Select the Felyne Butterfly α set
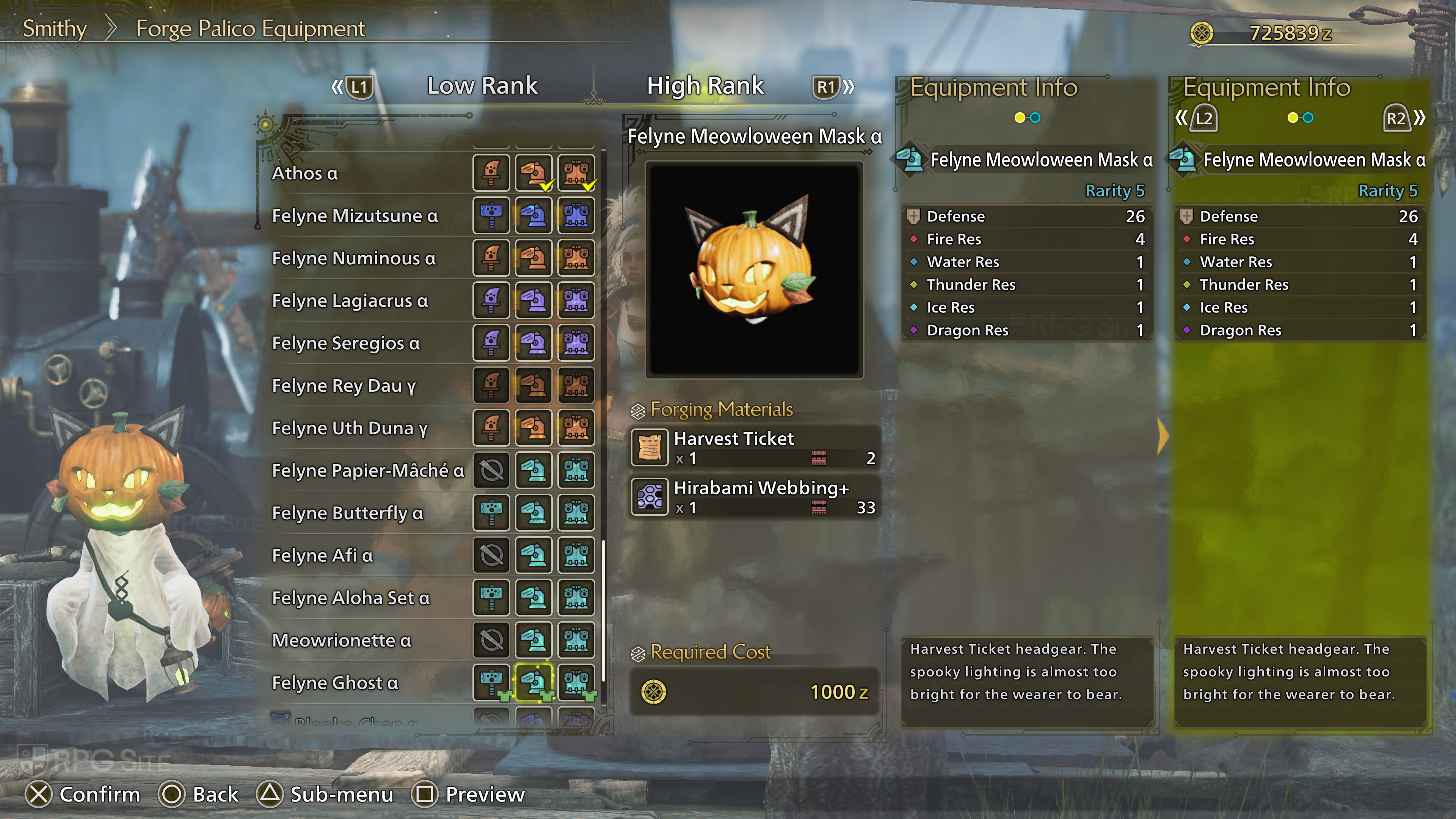Viewport: 1456px width, 819px height. click(x=348, y=513)
